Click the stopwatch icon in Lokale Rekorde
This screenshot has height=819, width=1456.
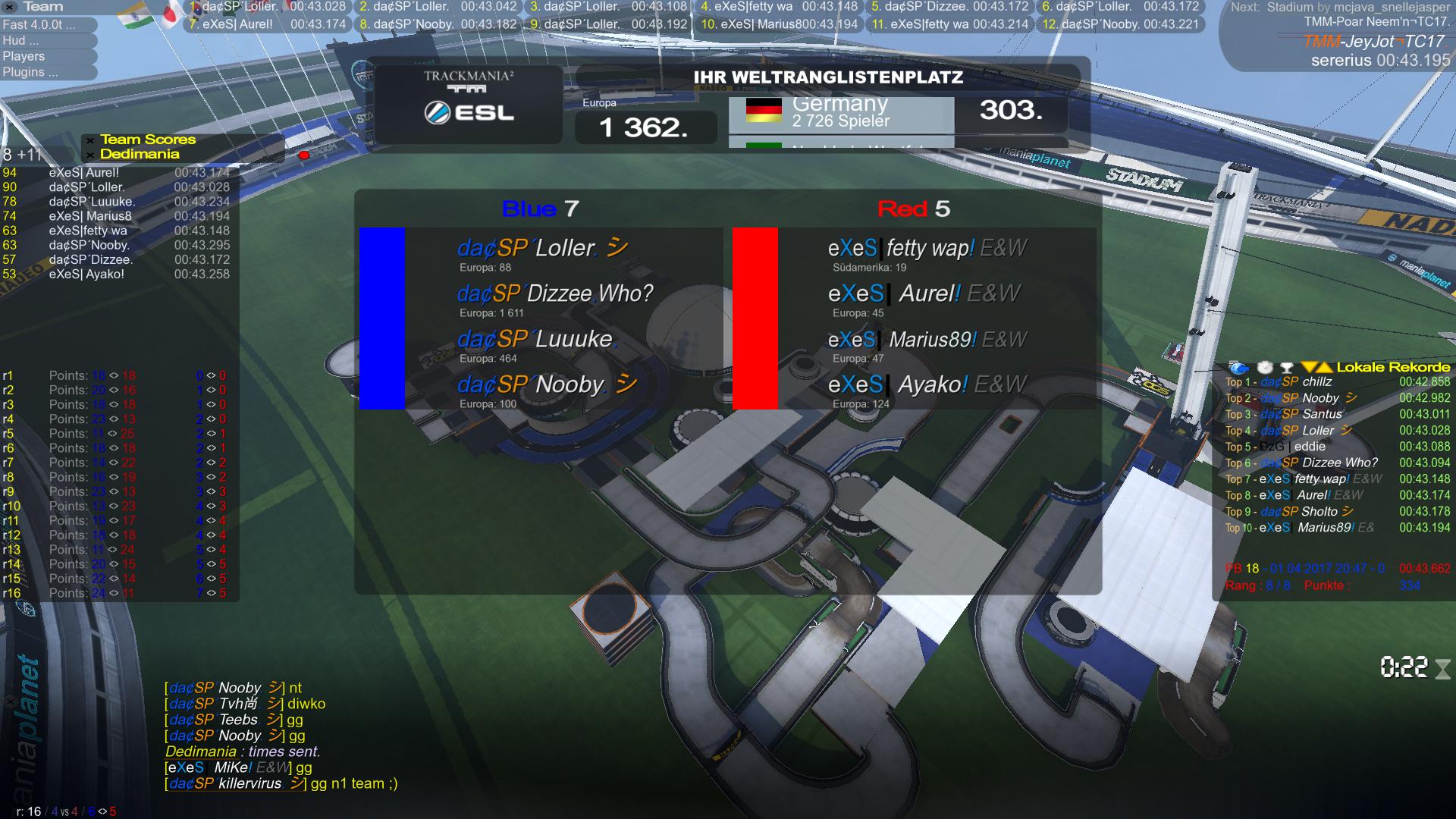point(1265,368)
